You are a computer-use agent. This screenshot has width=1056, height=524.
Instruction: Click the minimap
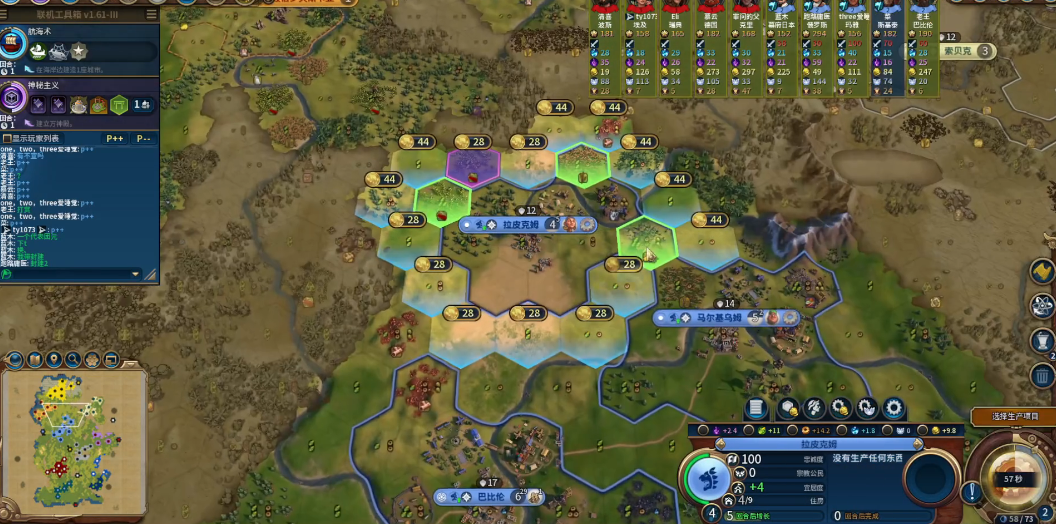click(74, 441)
